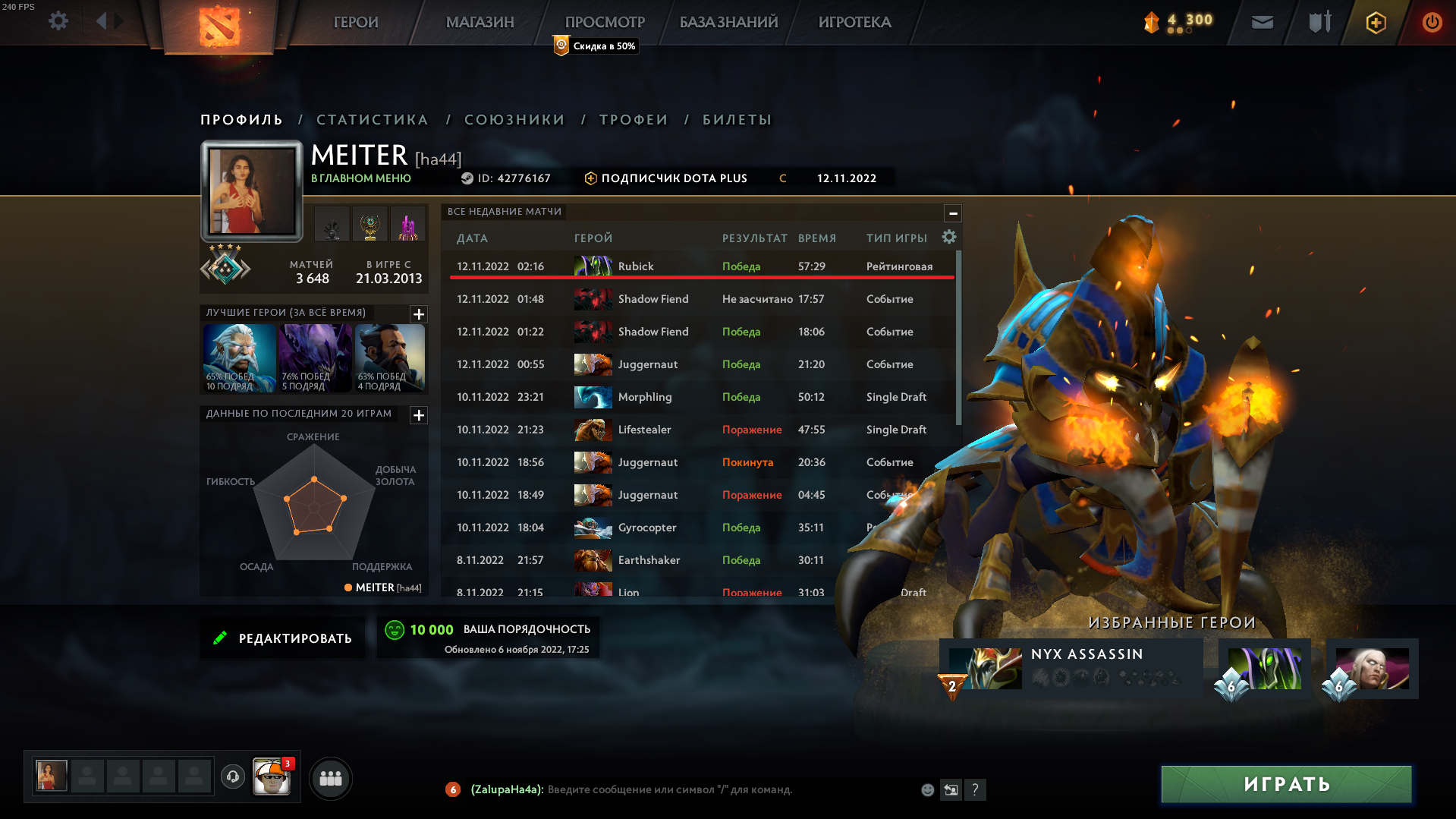Switch to the СТАТИСТИКА tab

372,119
